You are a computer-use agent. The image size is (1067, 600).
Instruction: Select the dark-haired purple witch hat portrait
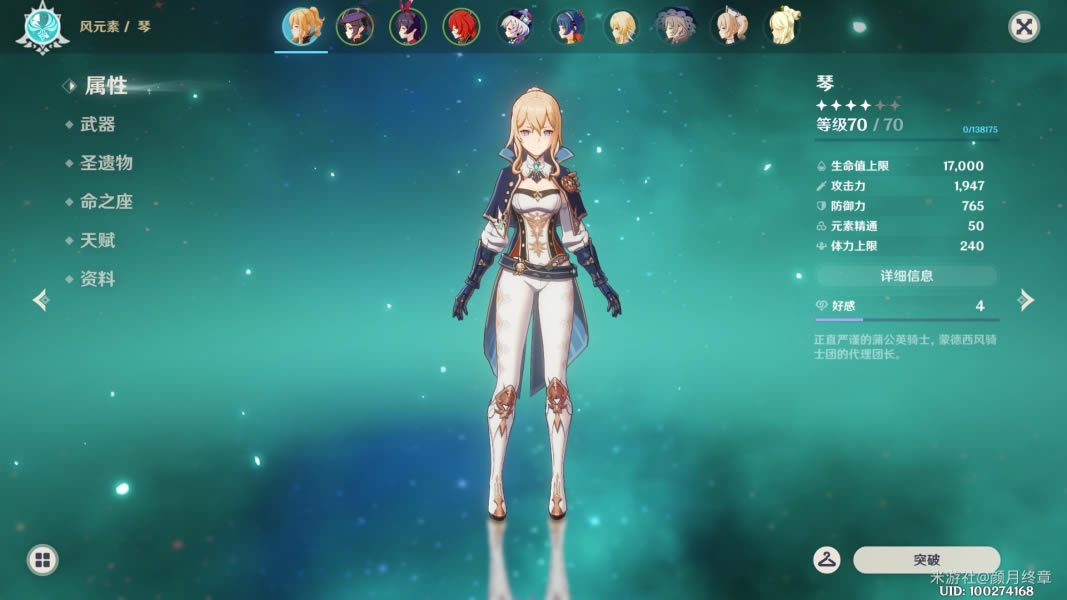coord(354,27)
